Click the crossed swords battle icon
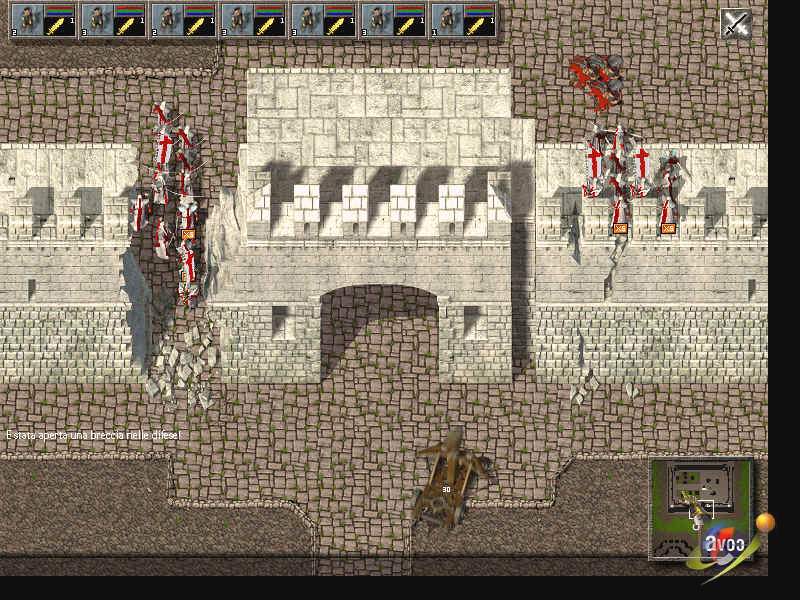Image resolution: width=800 pixels, height=600 pixels. (736, 24)
